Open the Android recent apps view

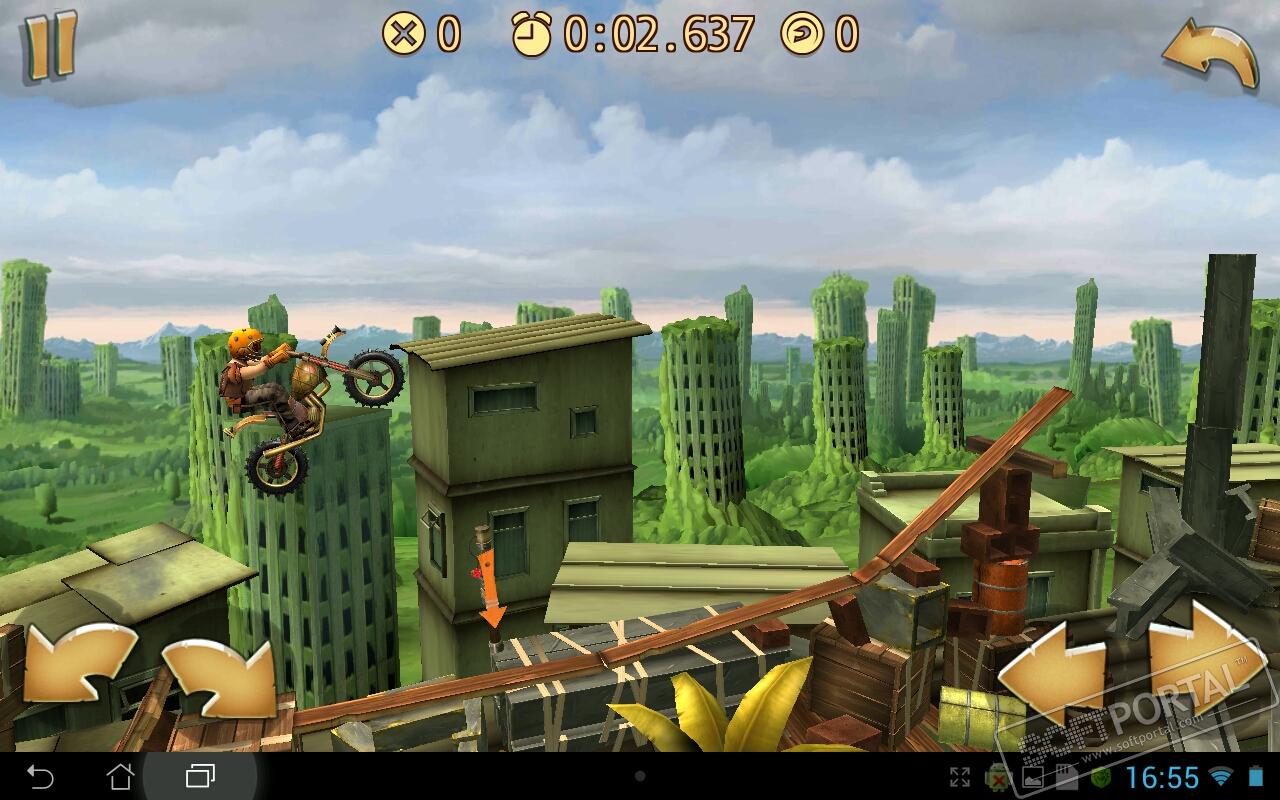(x=200, y=776)
